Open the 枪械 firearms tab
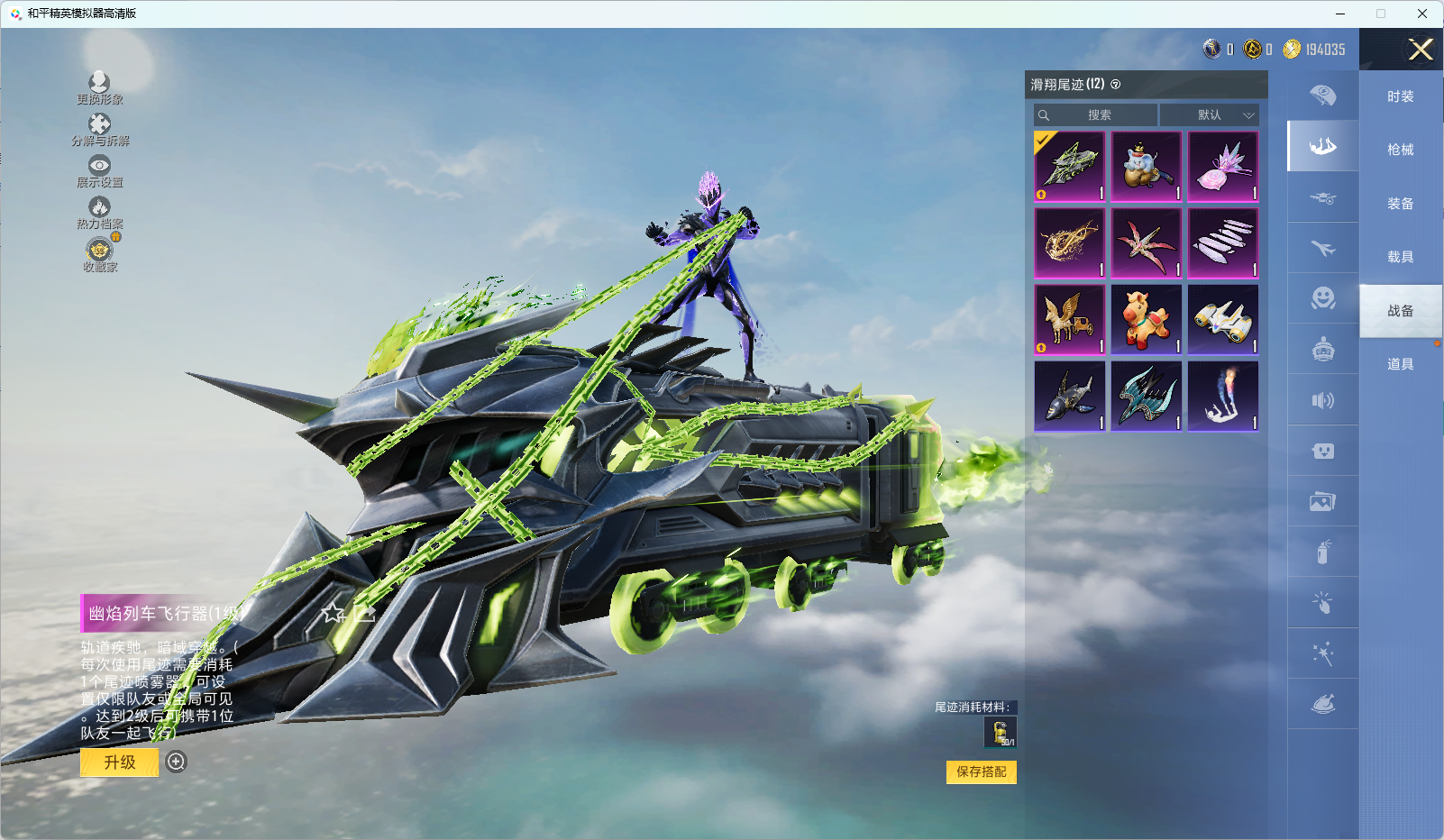1444x840 pixels. (1400, 150)
